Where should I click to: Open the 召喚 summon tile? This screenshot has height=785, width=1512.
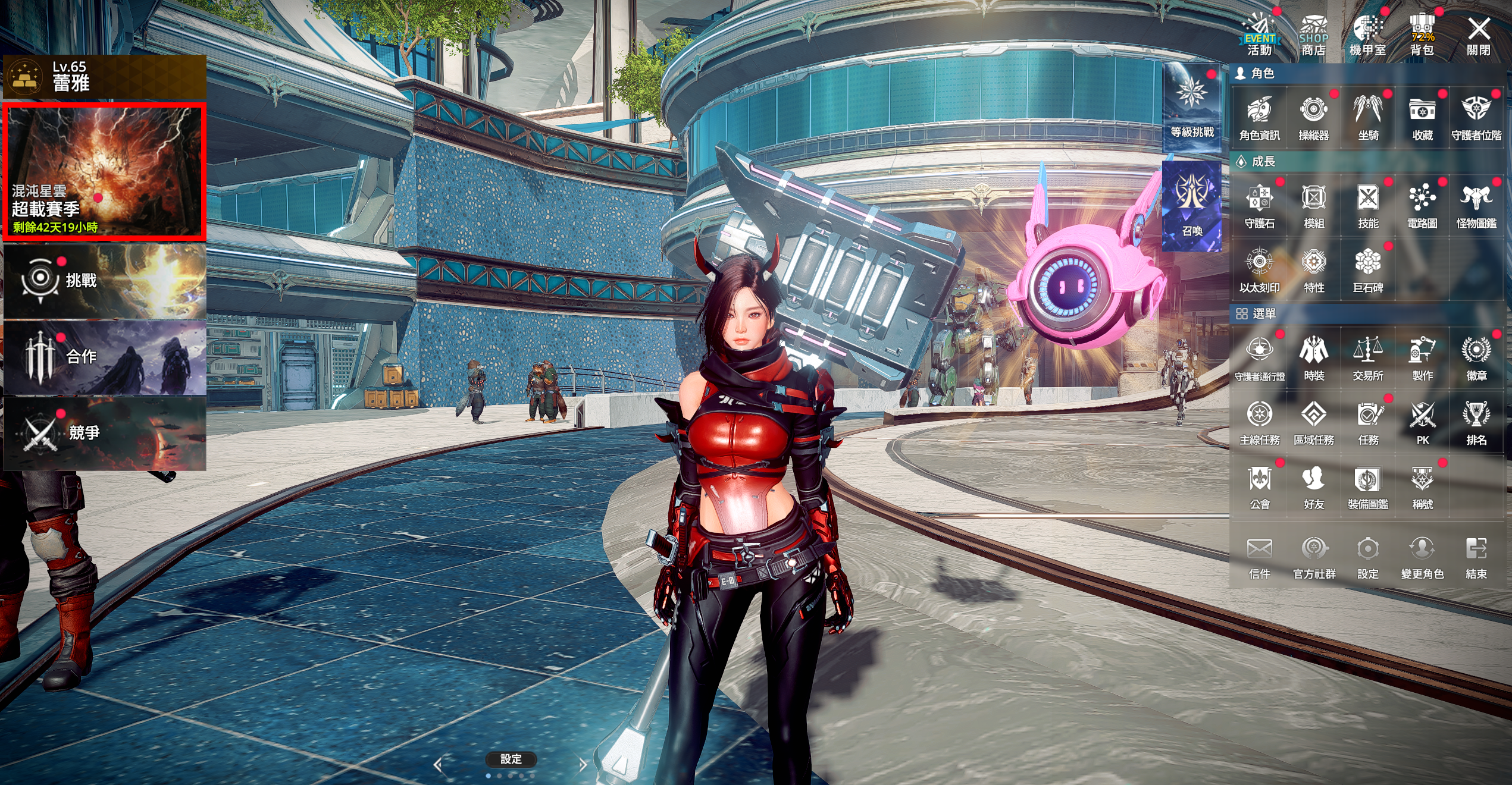tap(1192, 206)
